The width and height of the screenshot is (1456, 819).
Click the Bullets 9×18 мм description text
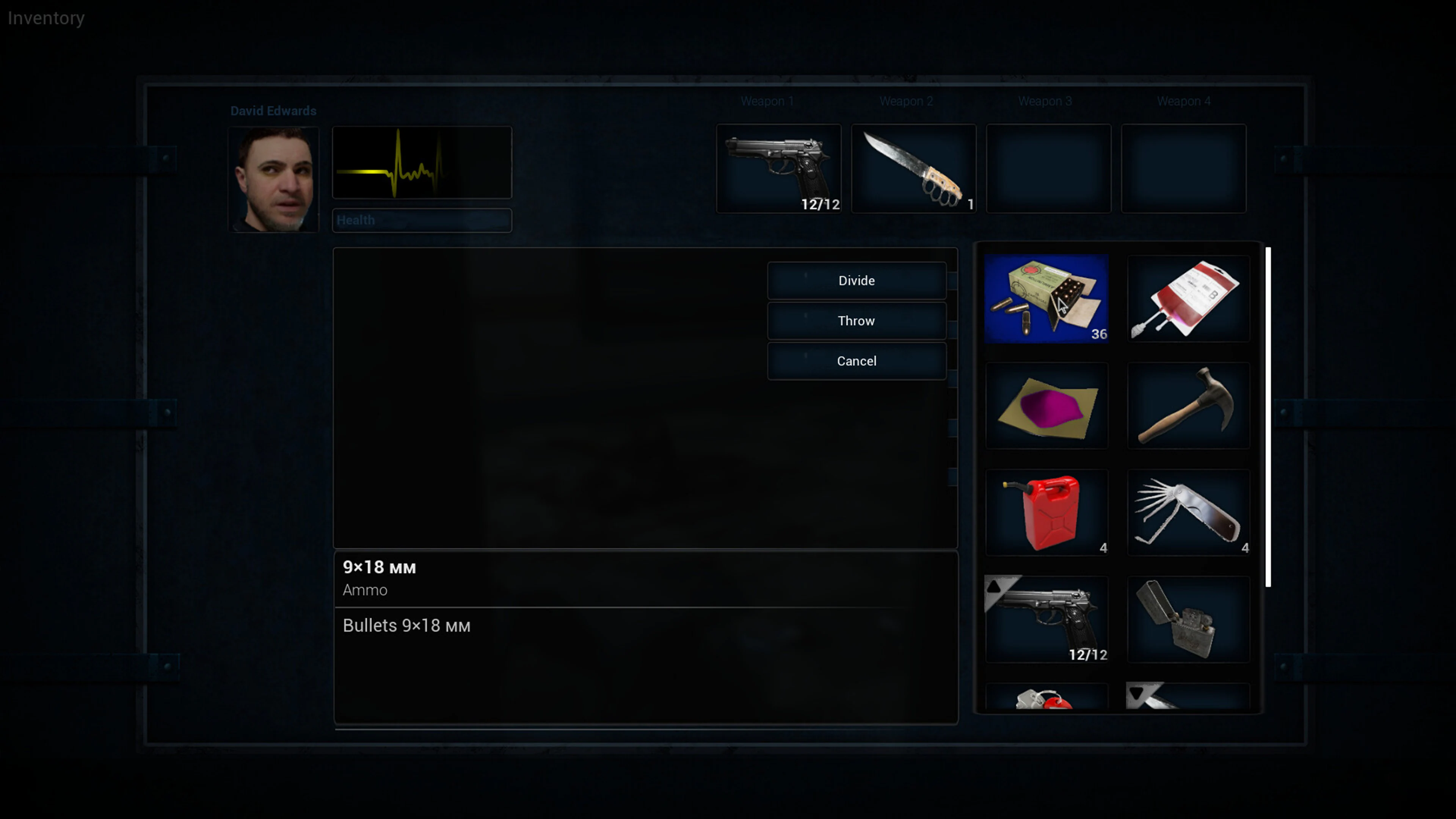pos(406,626)
